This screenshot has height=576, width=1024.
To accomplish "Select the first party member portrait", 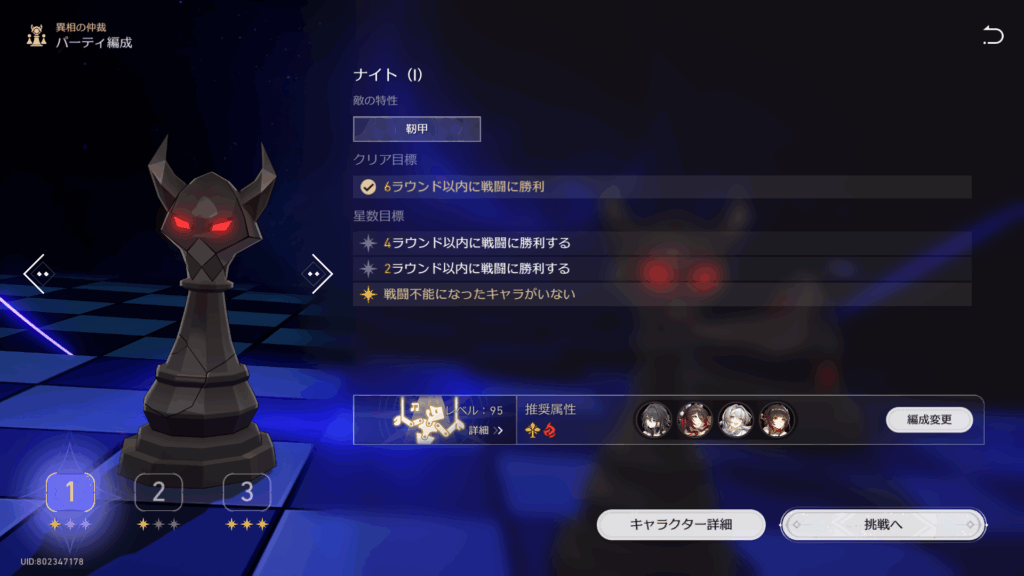I will point(652,420).
